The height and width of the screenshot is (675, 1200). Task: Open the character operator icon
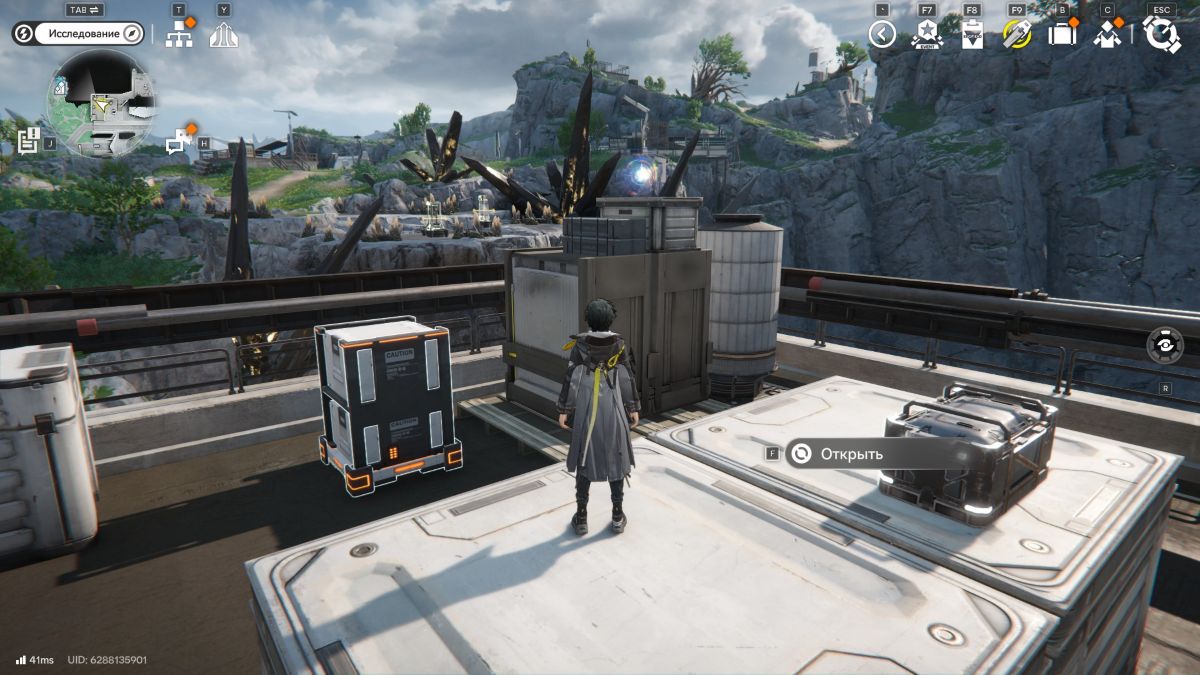click(1106, 34)
